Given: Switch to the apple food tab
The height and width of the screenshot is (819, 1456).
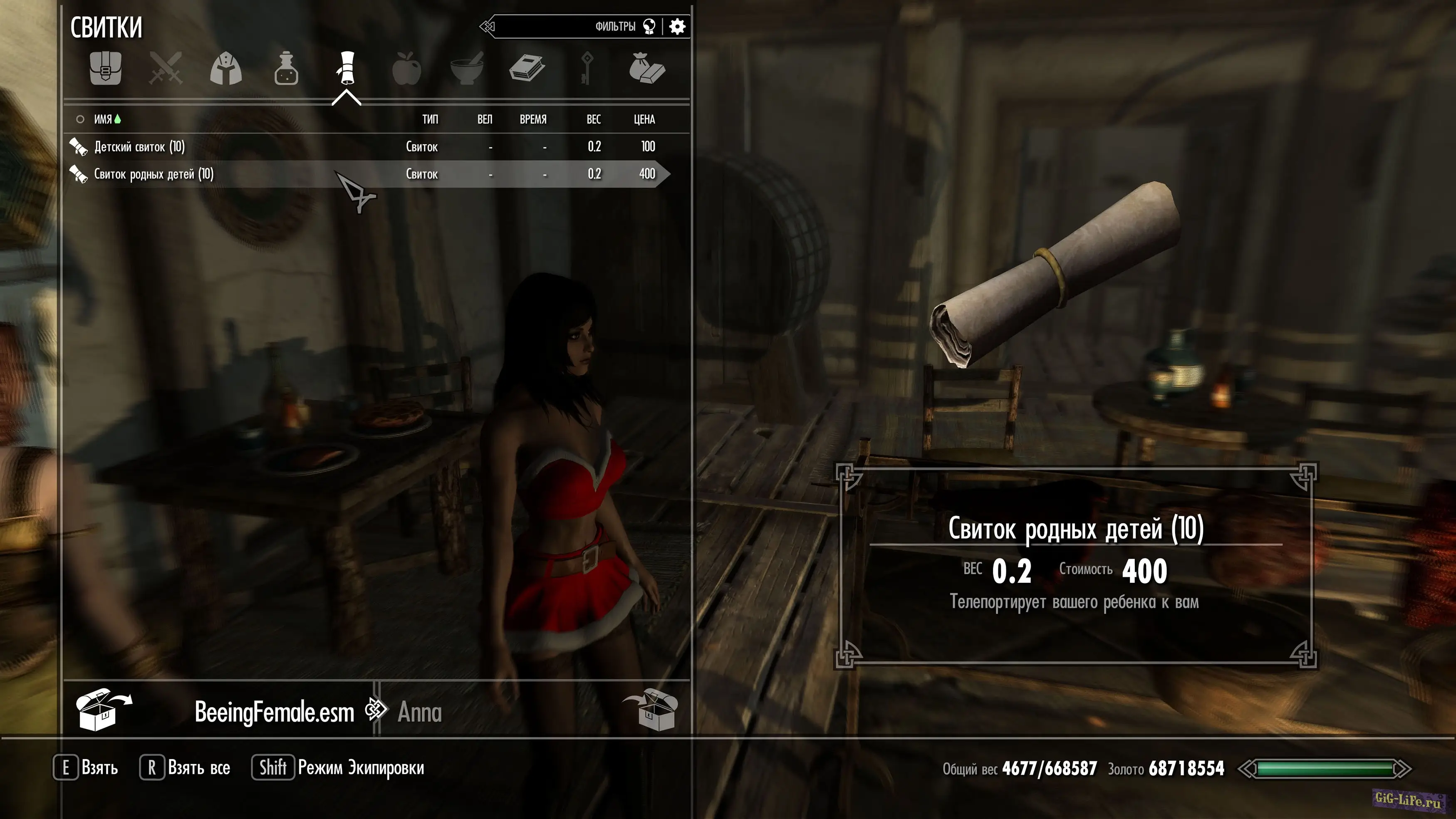Looking at the screenshot, I should [x=406, y=69].
